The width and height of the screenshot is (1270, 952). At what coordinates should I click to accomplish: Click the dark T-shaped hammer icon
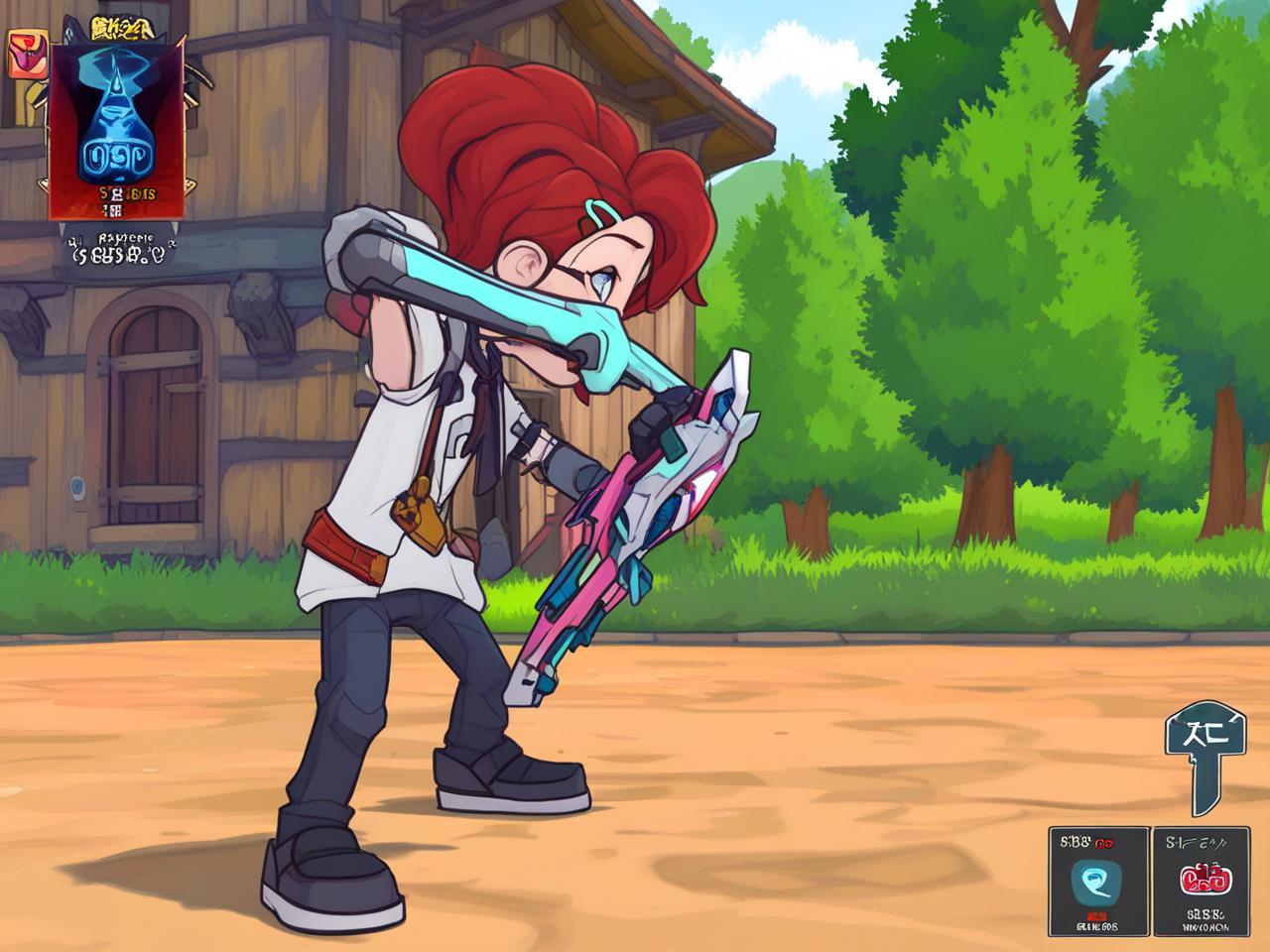click(1204, 752)
